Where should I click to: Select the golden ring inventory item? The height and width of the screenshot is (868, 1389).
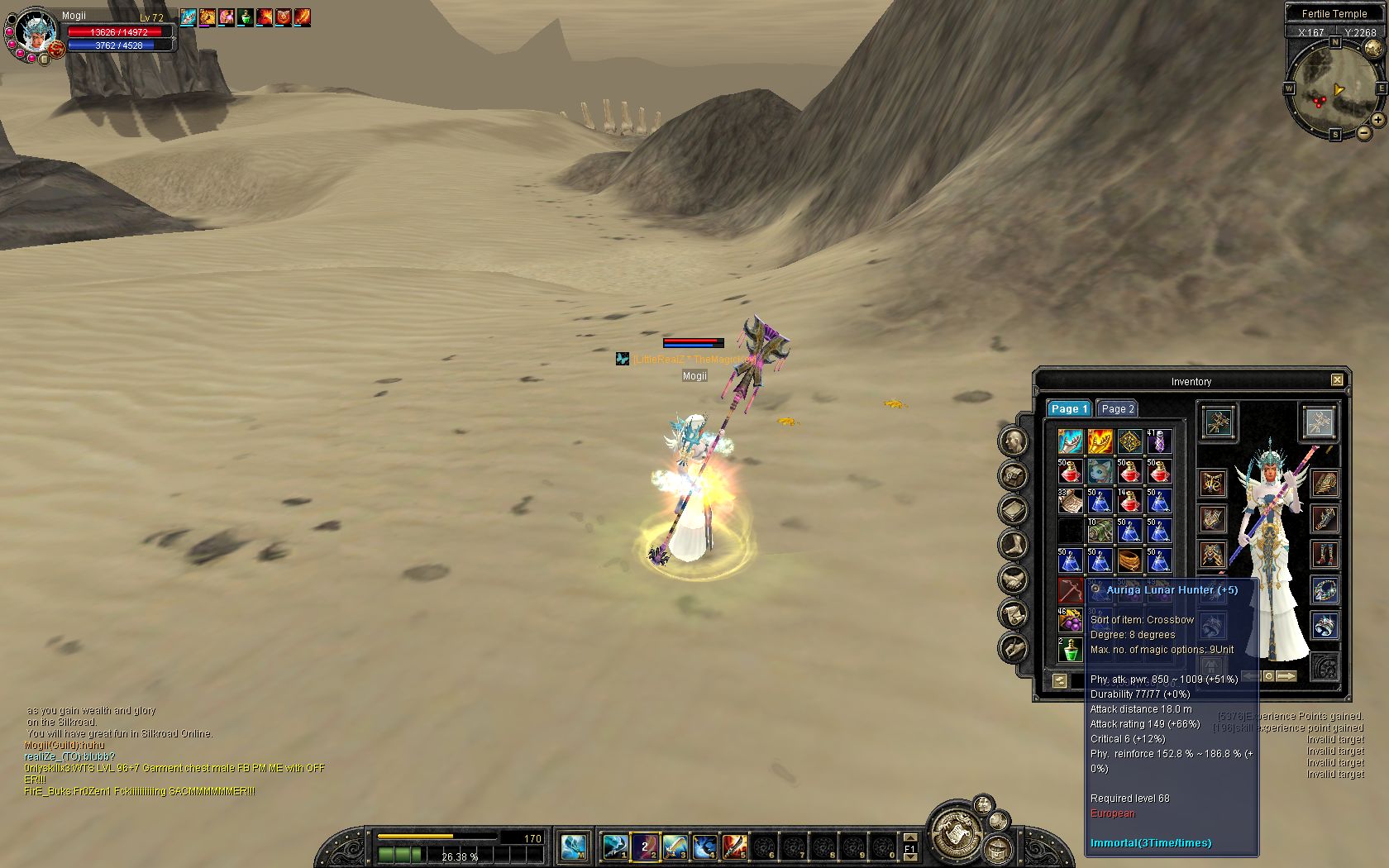pyautogui.click(x=1129, y=560)
